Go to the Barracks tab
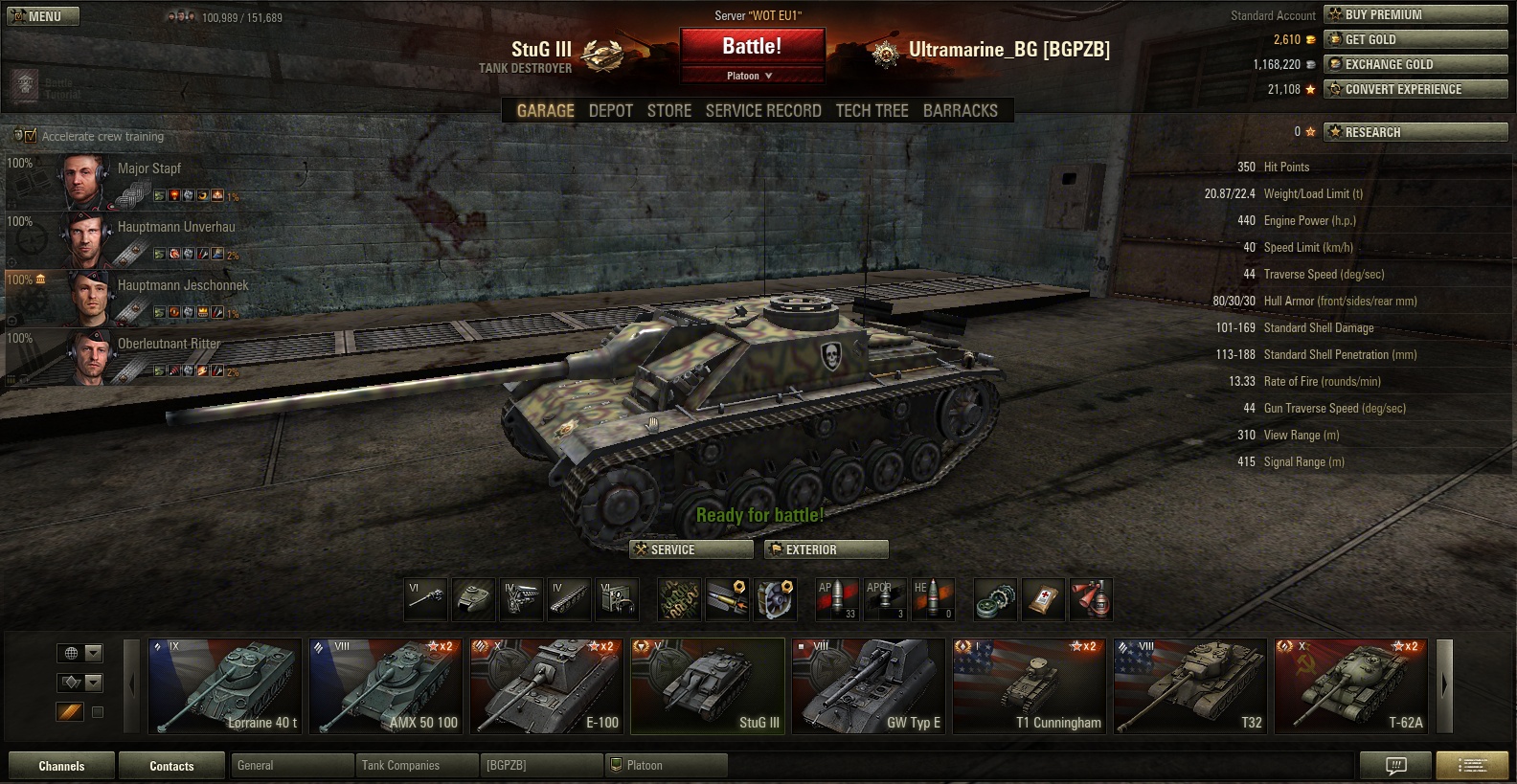Image resolution: width=1517 pixels, height=784 pixels. 960,111
